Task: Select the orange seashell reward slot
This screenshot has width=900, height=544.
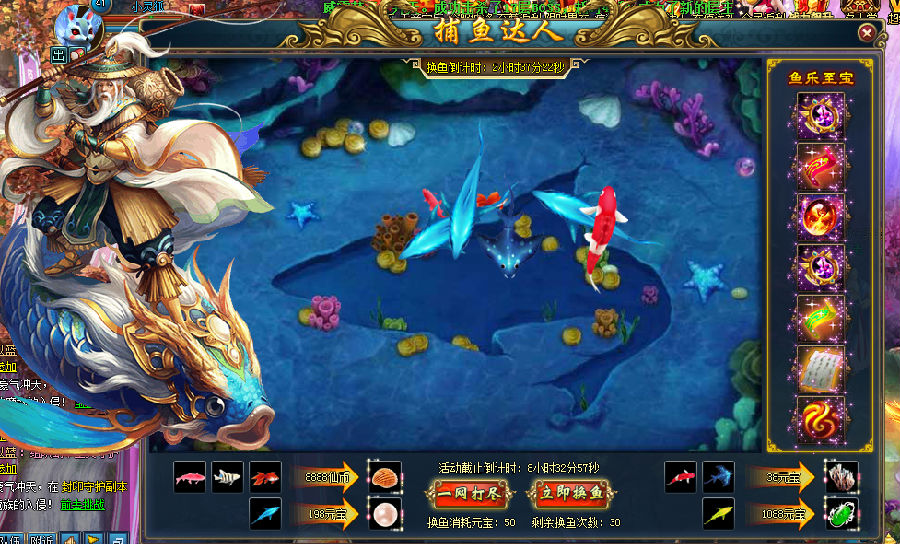Action: 385,476
